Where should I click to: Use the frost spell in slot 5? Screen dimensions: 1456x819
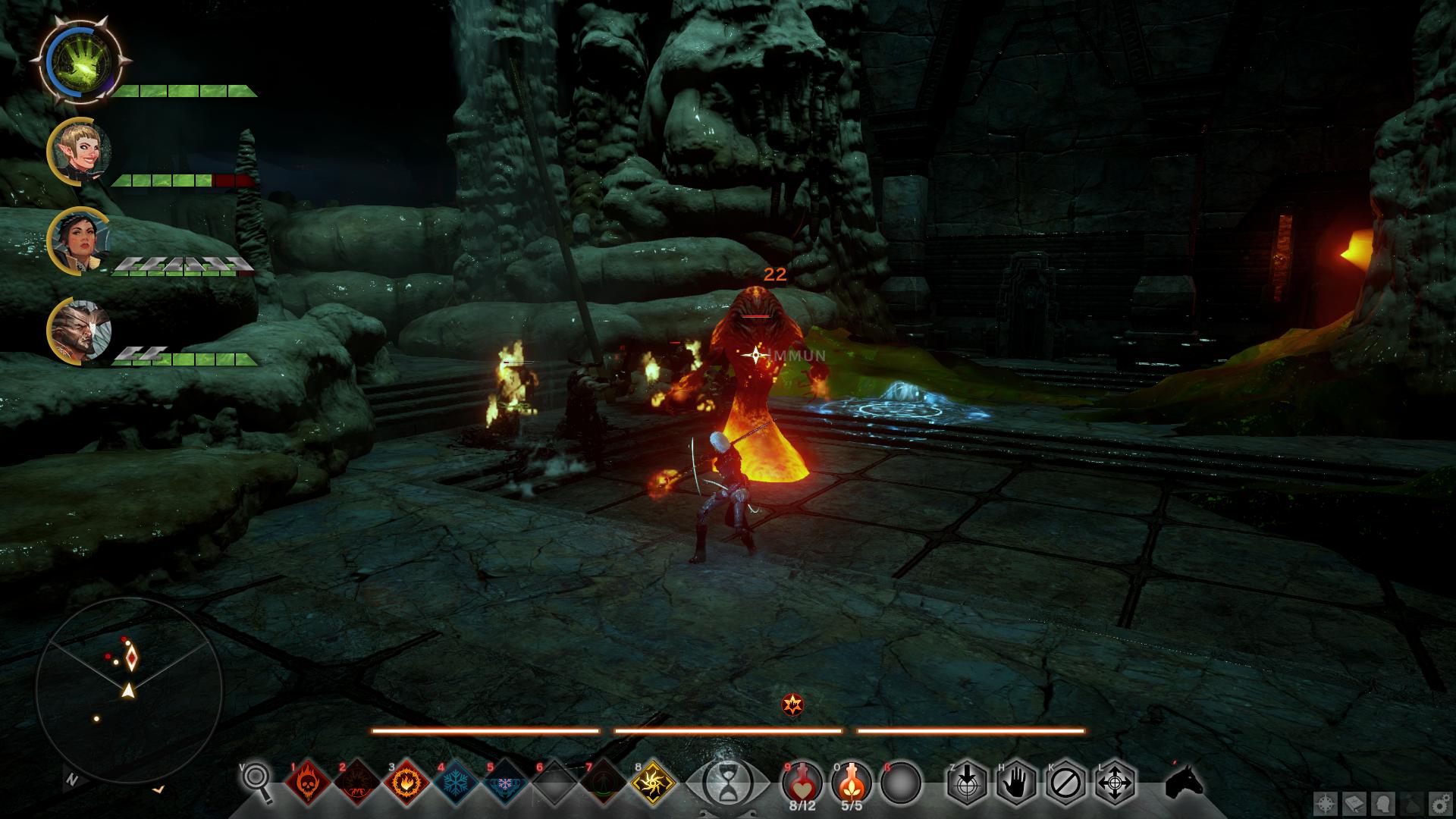tap(505, 781)
